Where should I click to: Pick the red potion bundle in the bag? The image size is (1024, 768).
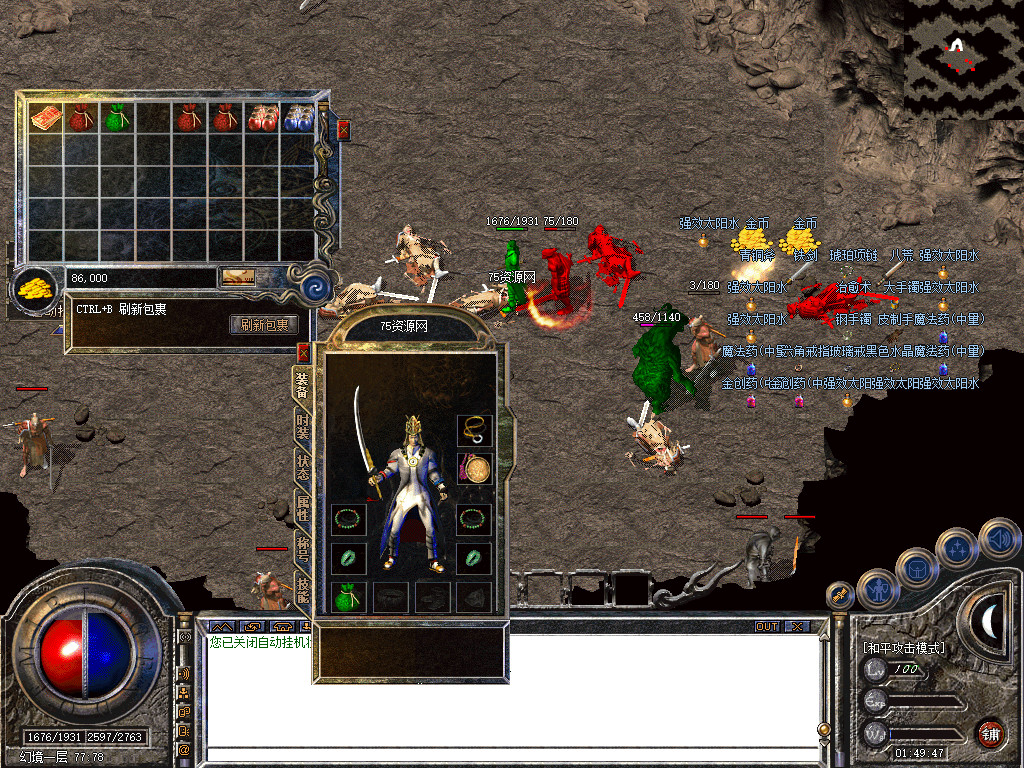263,118
